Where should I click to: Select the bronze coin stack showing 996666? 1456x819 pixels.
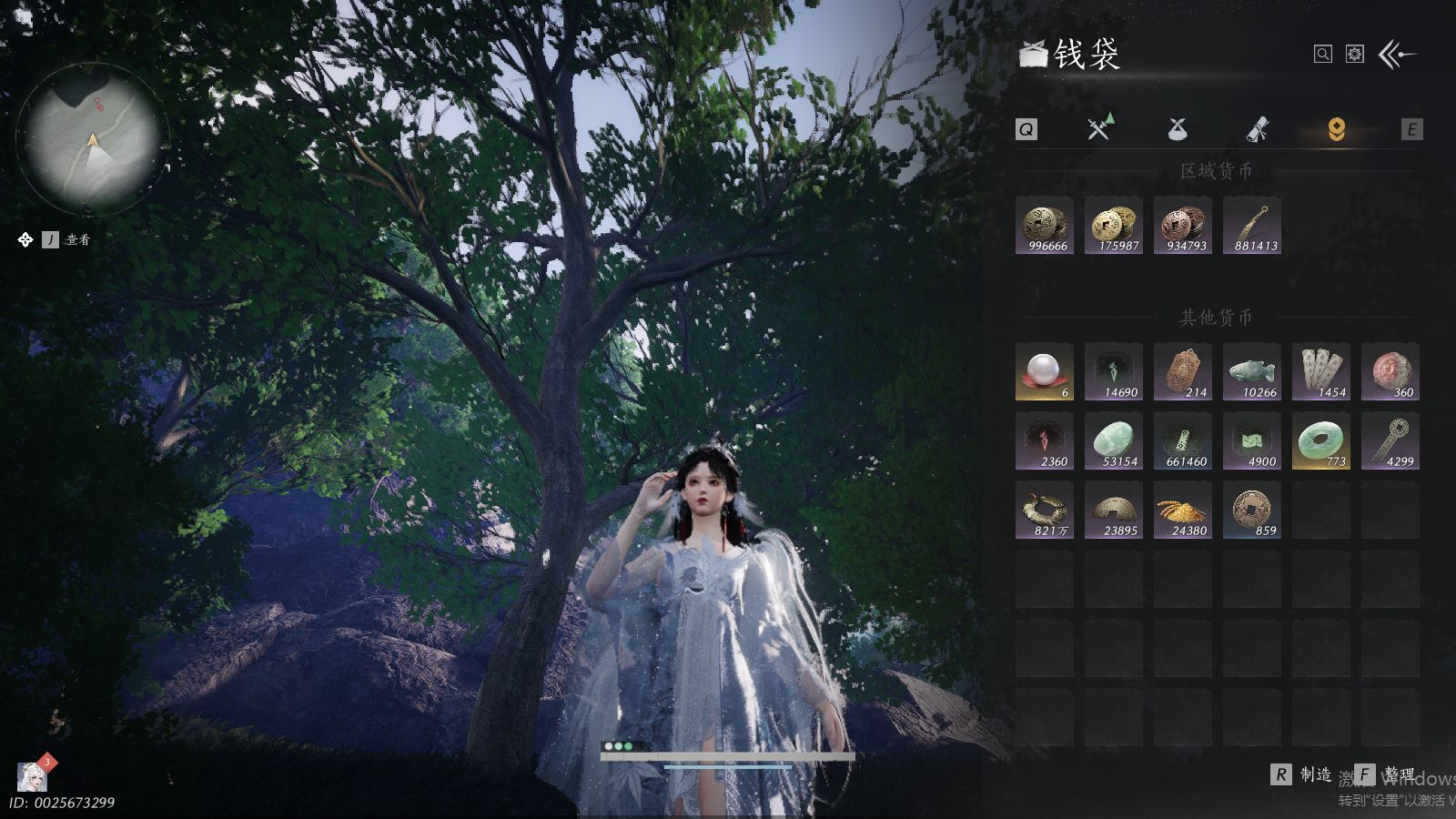(x=1045, y=226)
